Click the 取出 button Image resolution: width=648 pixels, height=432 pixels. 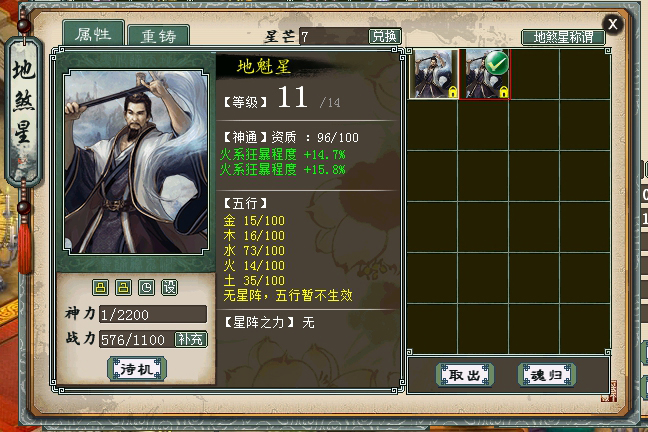(465, 374)
